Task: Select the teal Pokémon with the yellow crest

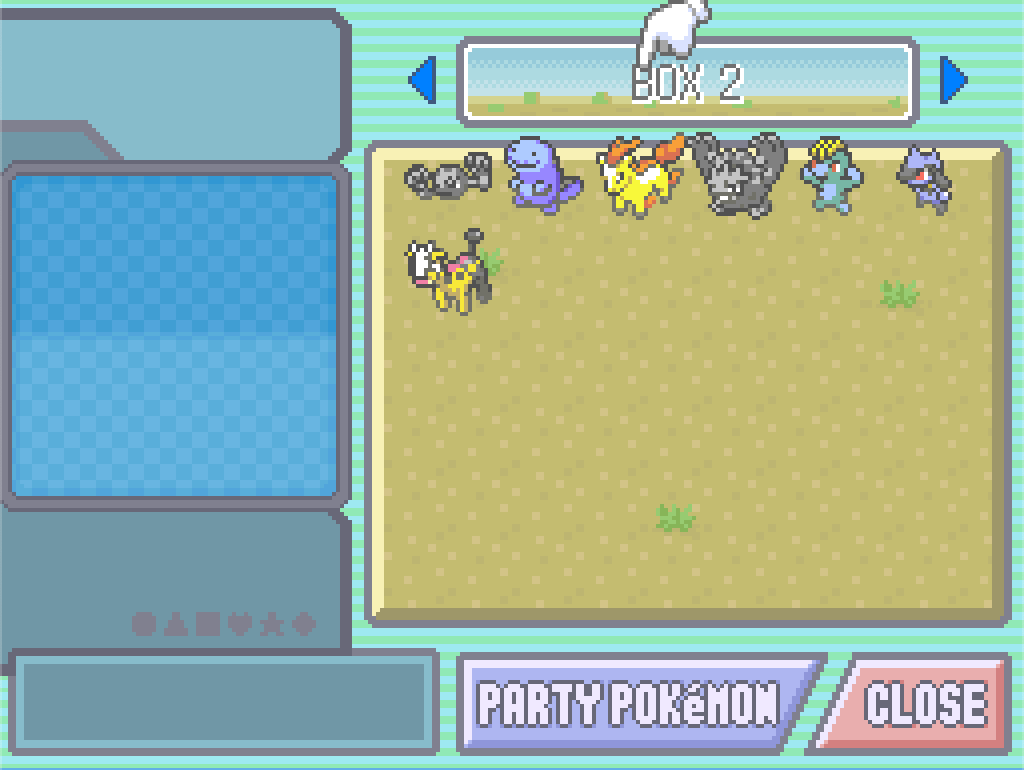Action: click(830, 176)
